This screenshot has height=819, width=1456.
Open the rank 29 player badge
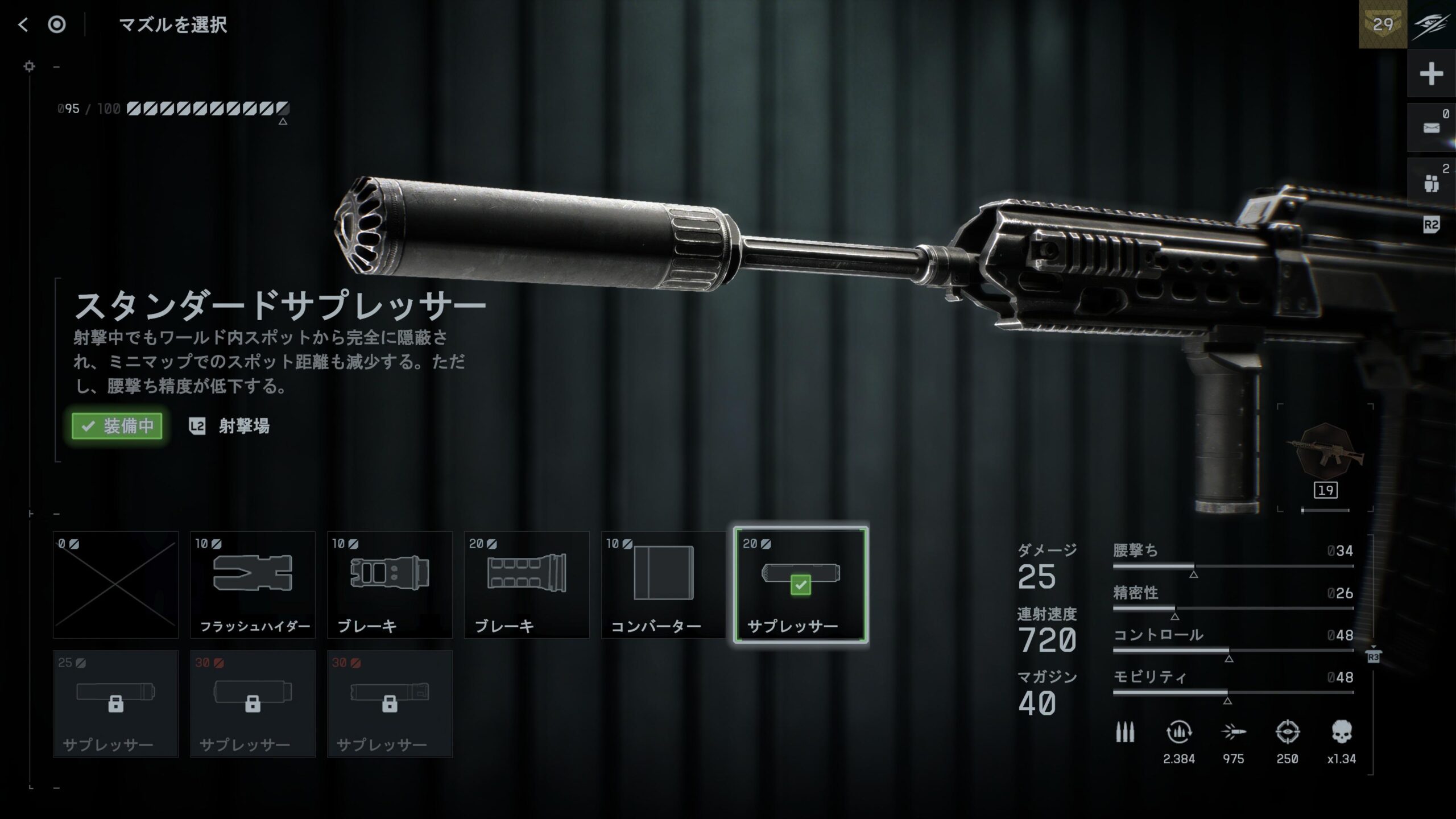click(x=1383, y=24)
